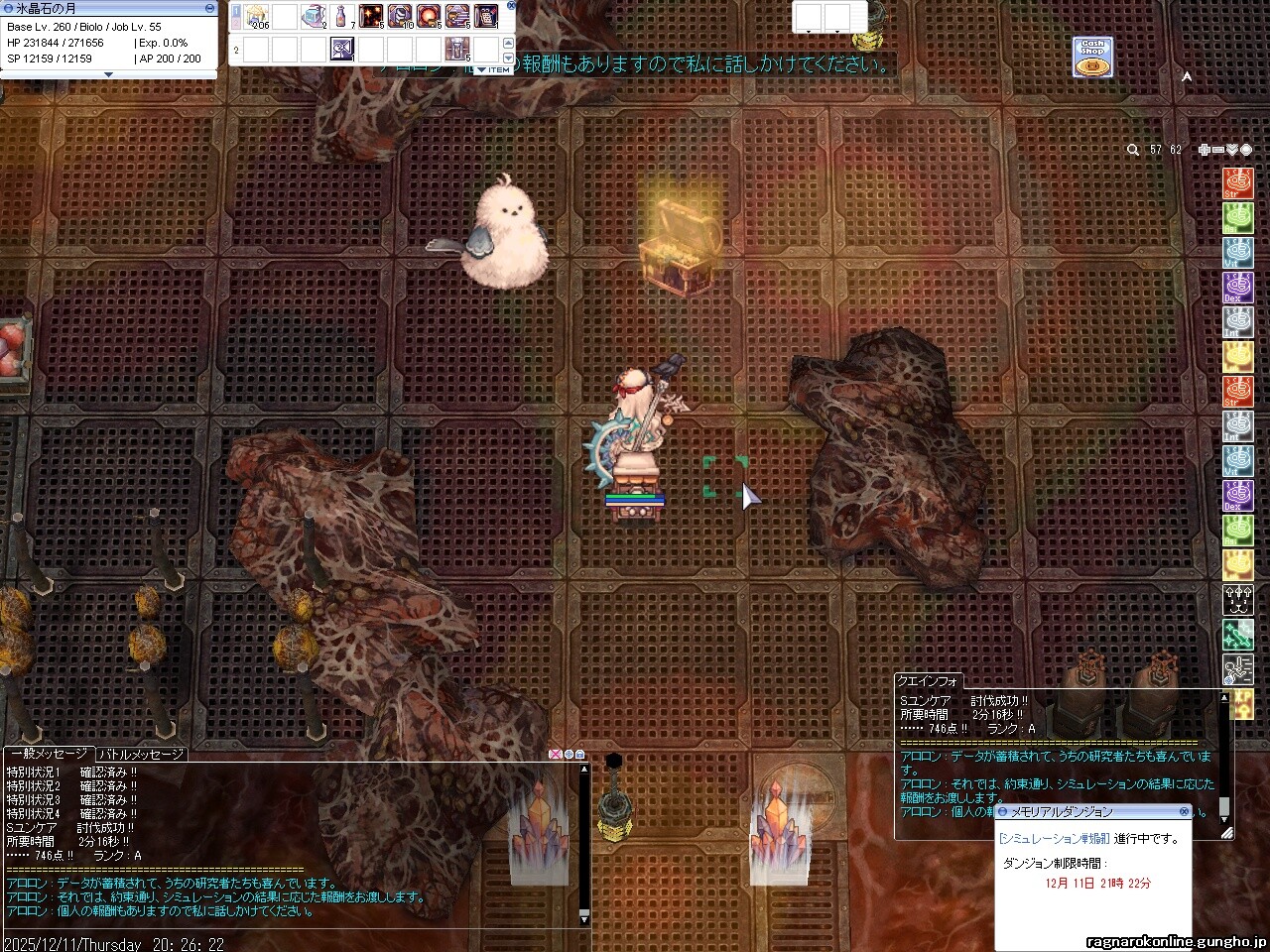Select the 一般メッセージ chat tab

pyautogui.click(x=48, y=755)
